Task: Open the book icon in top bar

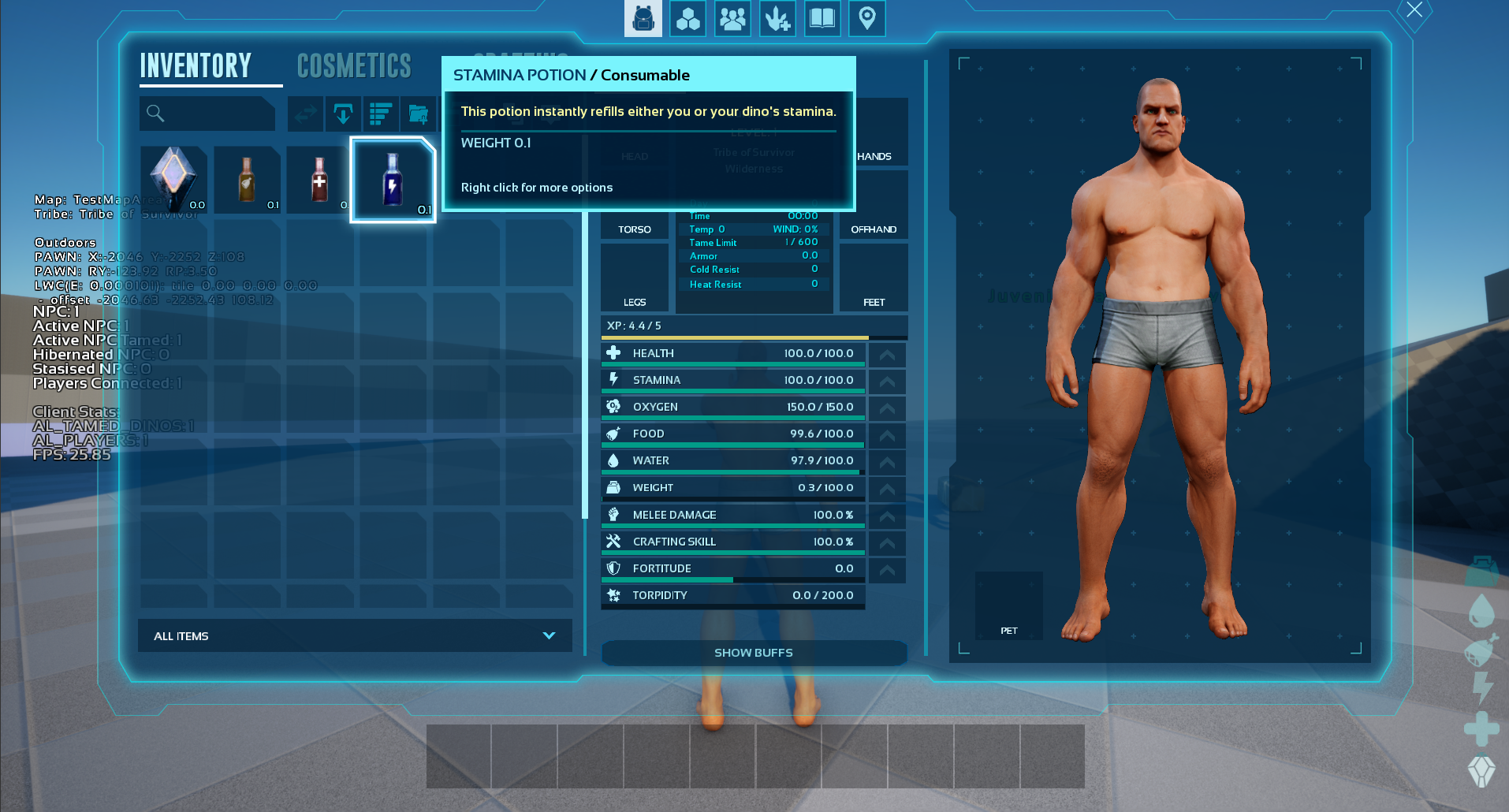Action: (822, 18)
